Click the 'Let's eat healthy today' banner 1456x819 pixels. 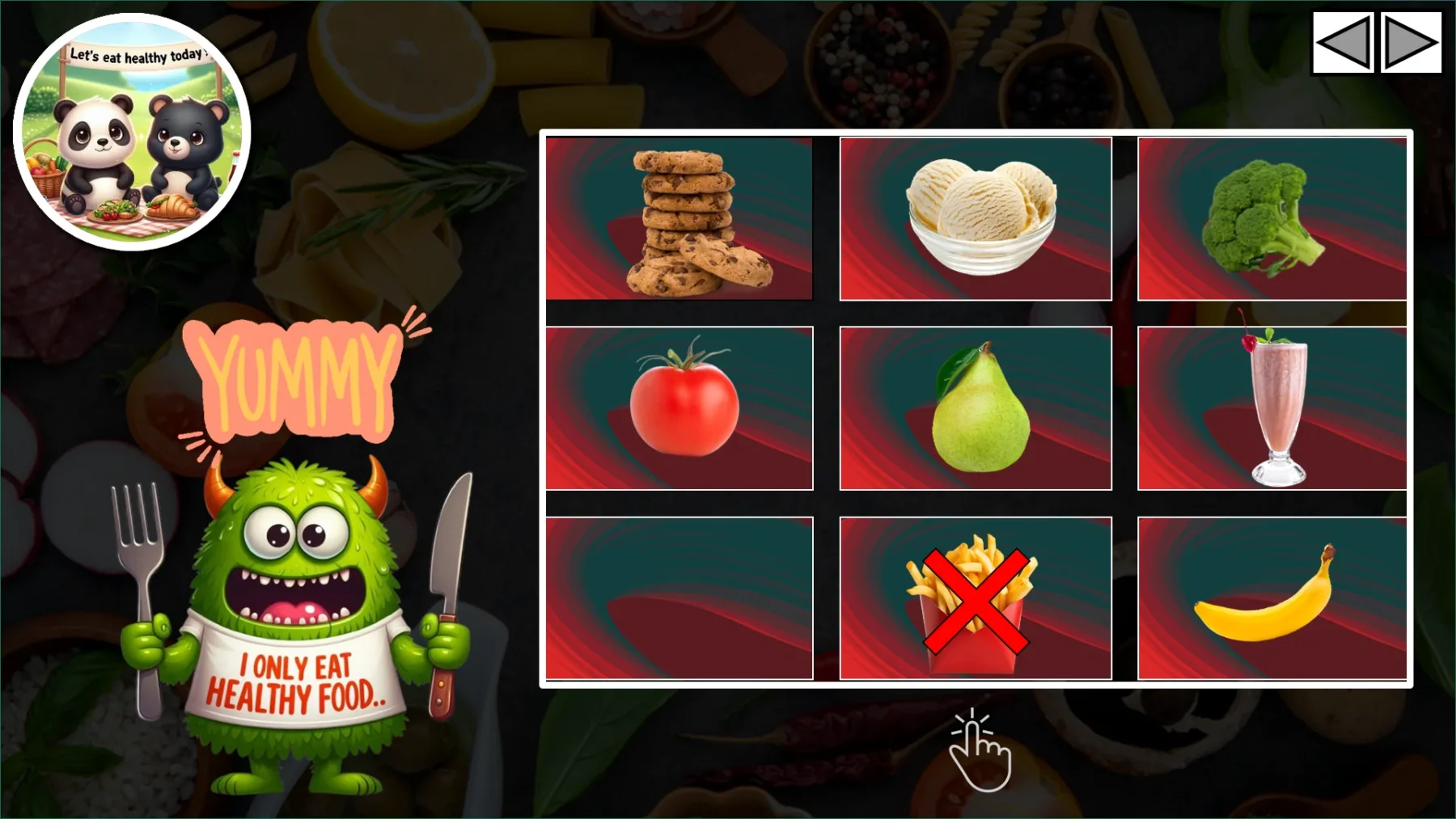(138, 54)
